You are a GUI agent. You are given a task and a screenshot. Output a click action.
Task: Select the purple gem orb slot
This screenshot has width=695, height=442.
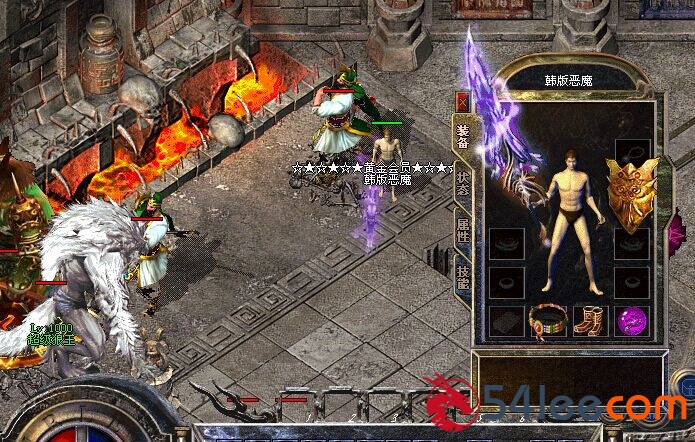pos(631,321)
